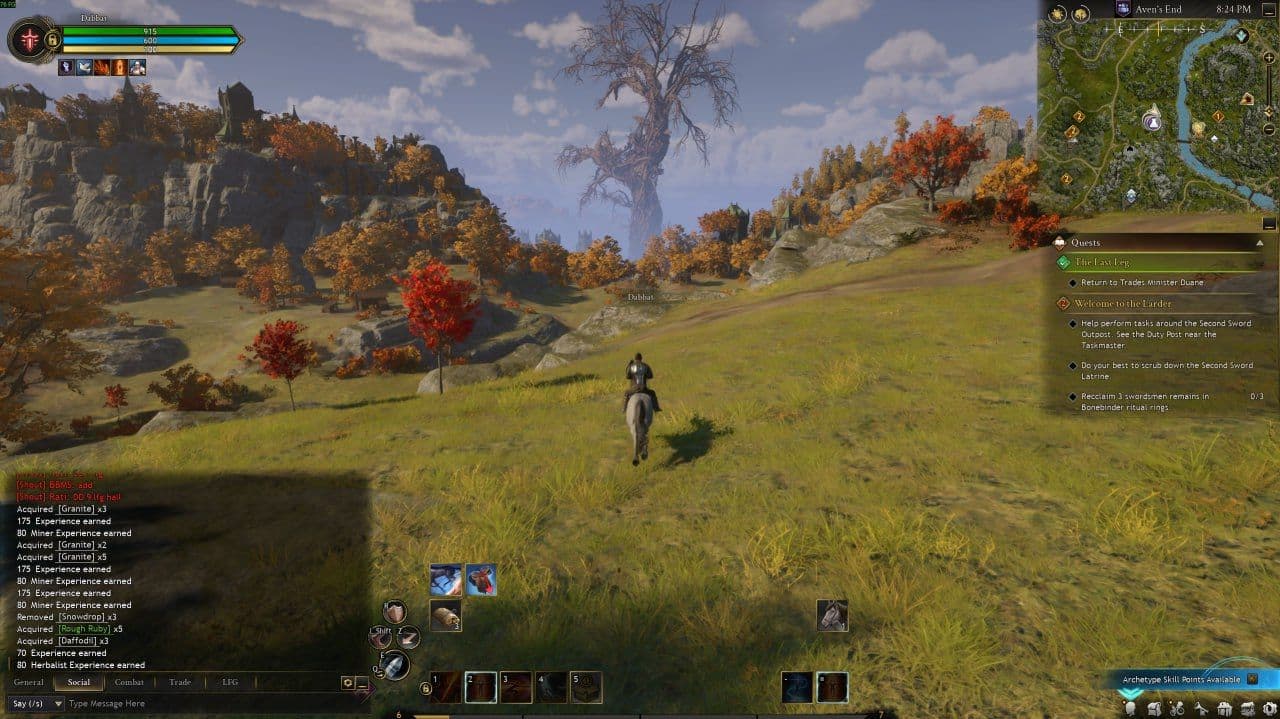Image resolution: width=1280 pixels, height=719 pixels.
Task: Click the sun icon above the minimap
Action: pos(1058,14)
